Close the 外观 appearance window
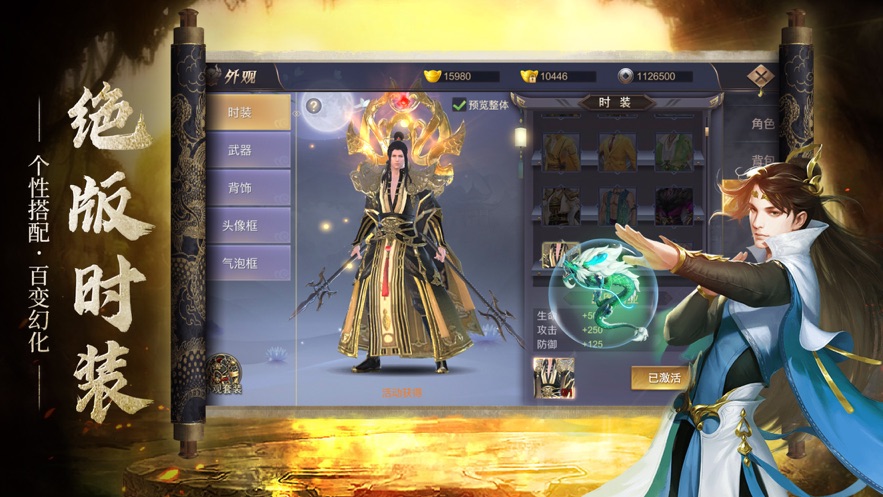This screenshot has height=497, width=883. tap(764, 78)
